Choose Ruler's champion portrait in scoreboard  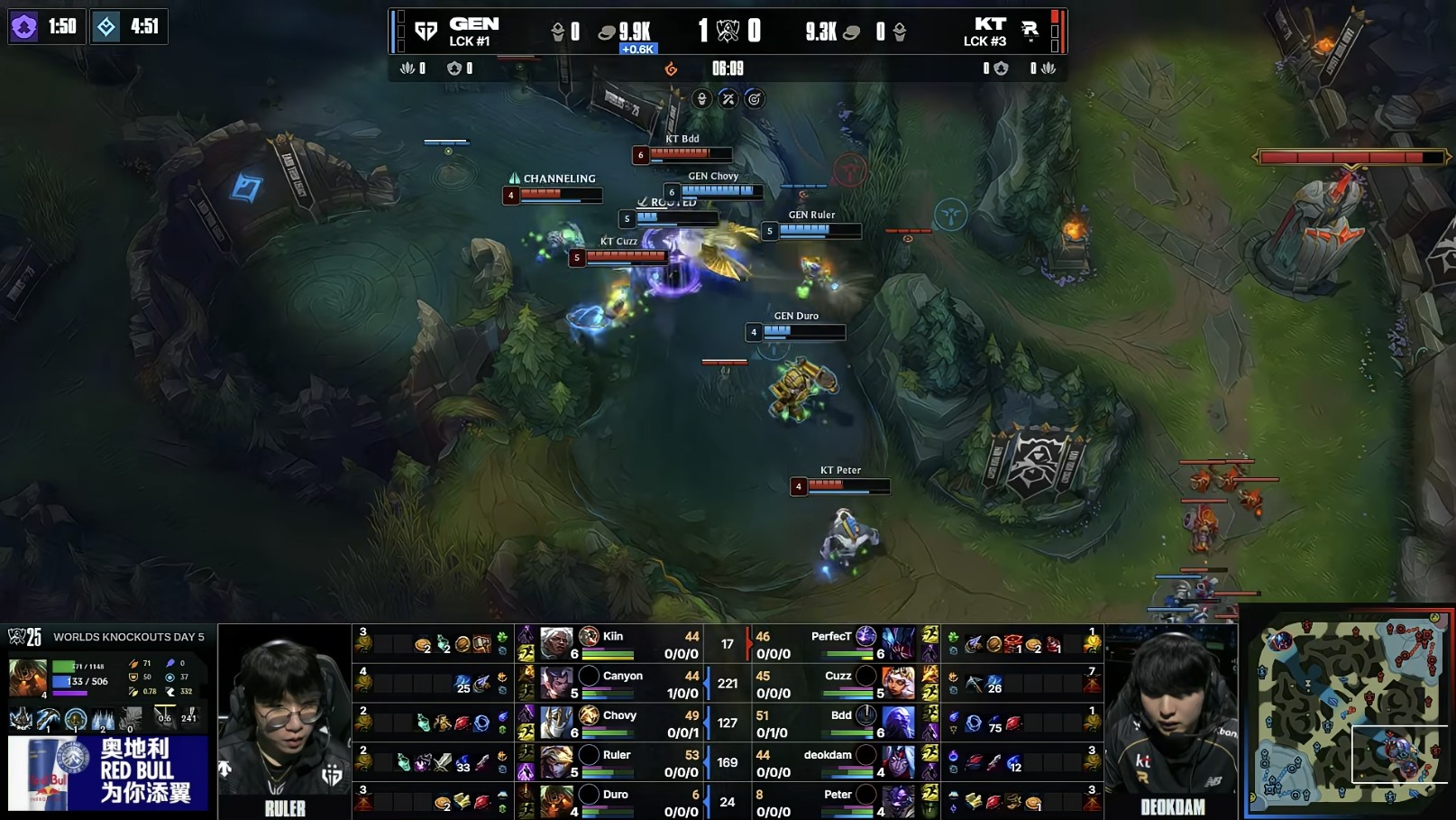(x=556, y=762)
